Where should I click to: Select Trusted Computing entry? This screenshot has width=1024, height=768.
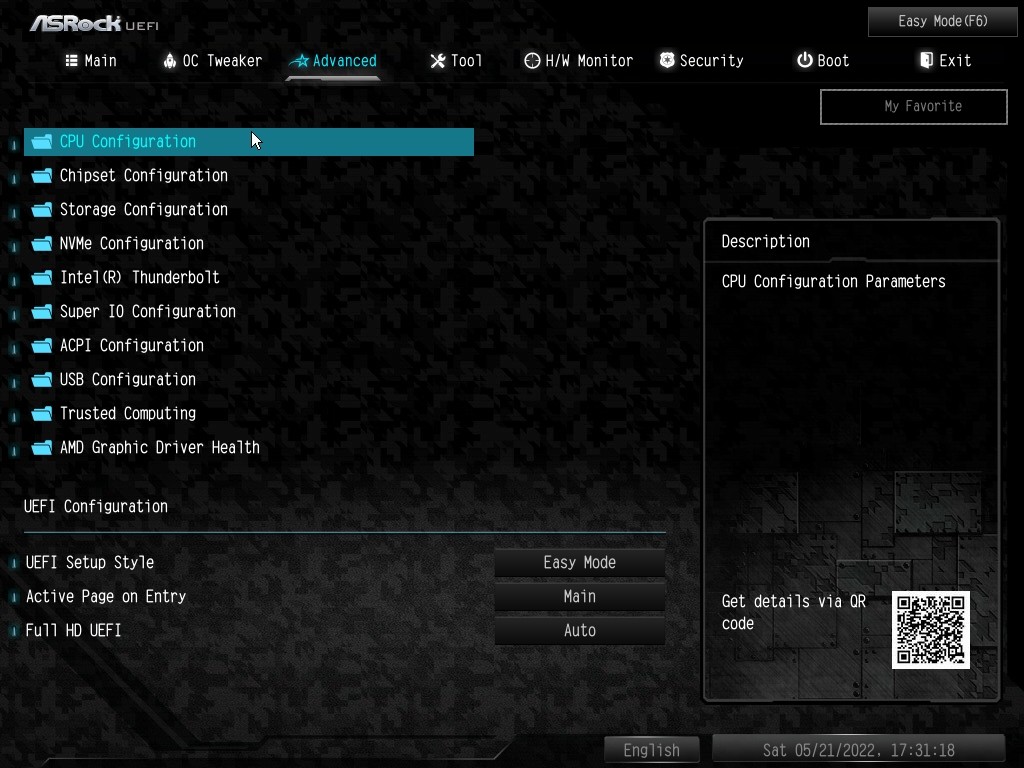click(127, 414)
